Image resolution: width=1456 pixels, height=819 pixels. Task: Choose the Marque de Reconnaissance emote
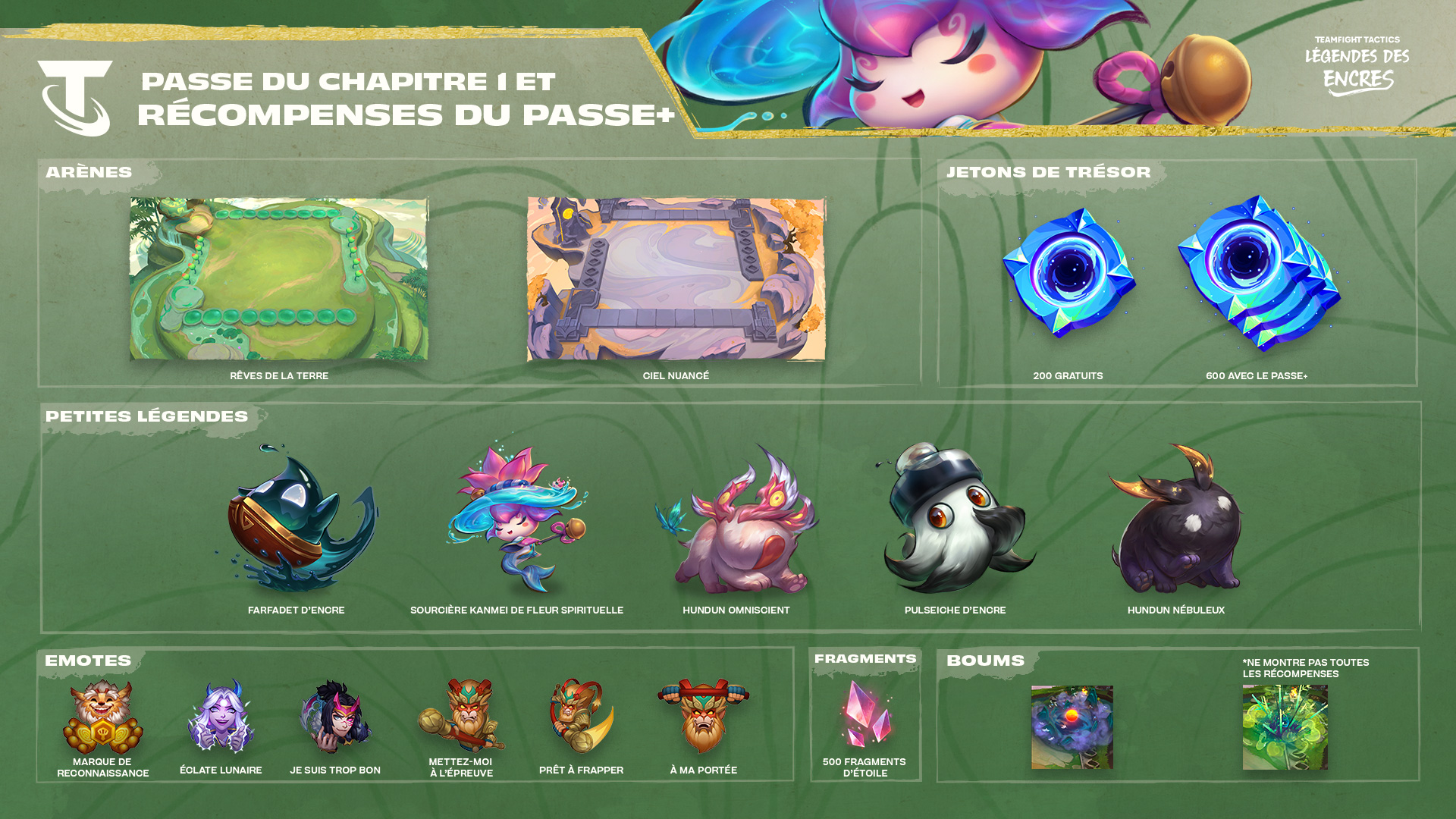coord(102,717)
